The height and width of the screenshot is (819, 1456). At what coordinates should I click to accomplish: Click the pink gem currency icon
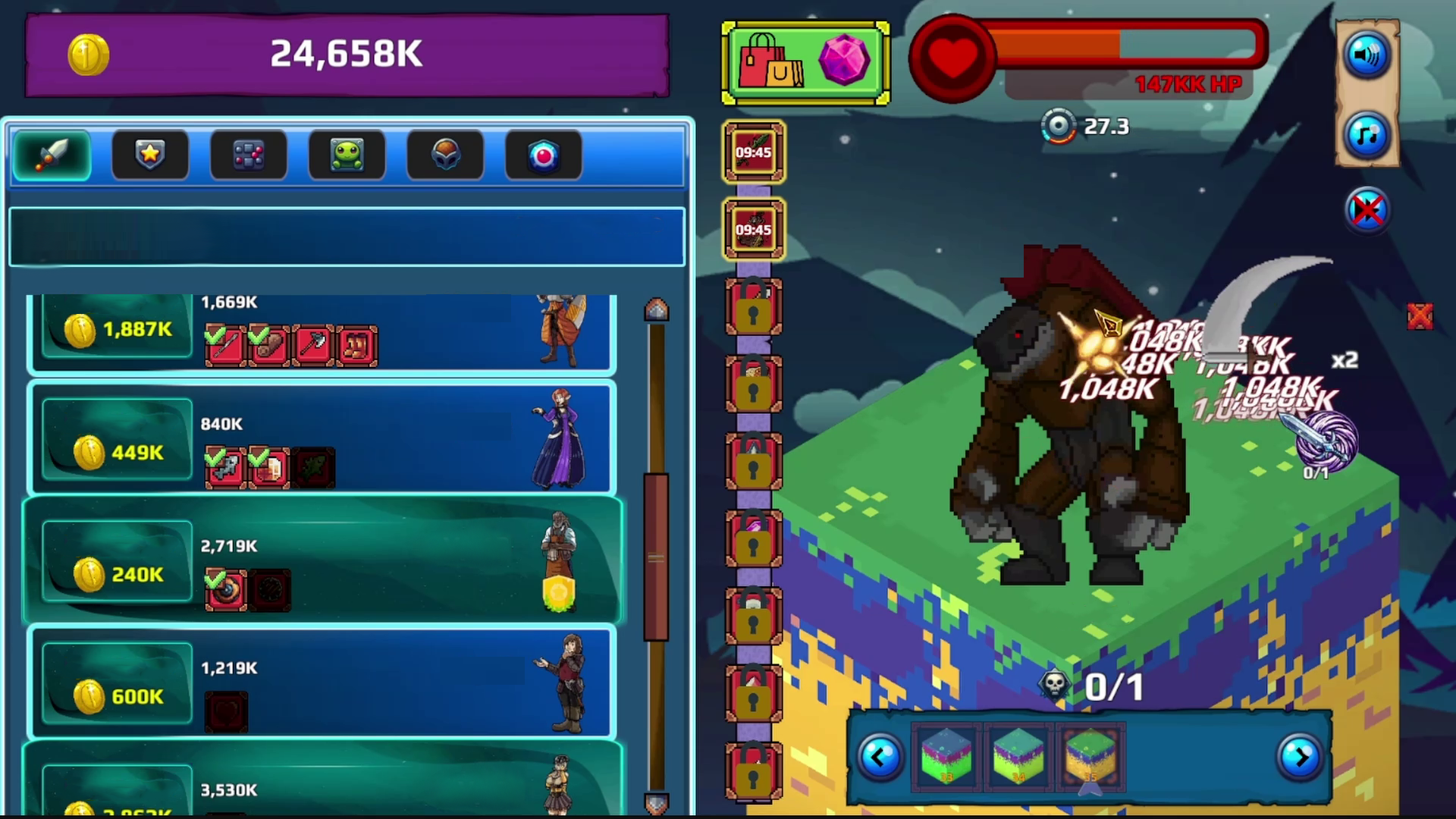pos(846,61)
